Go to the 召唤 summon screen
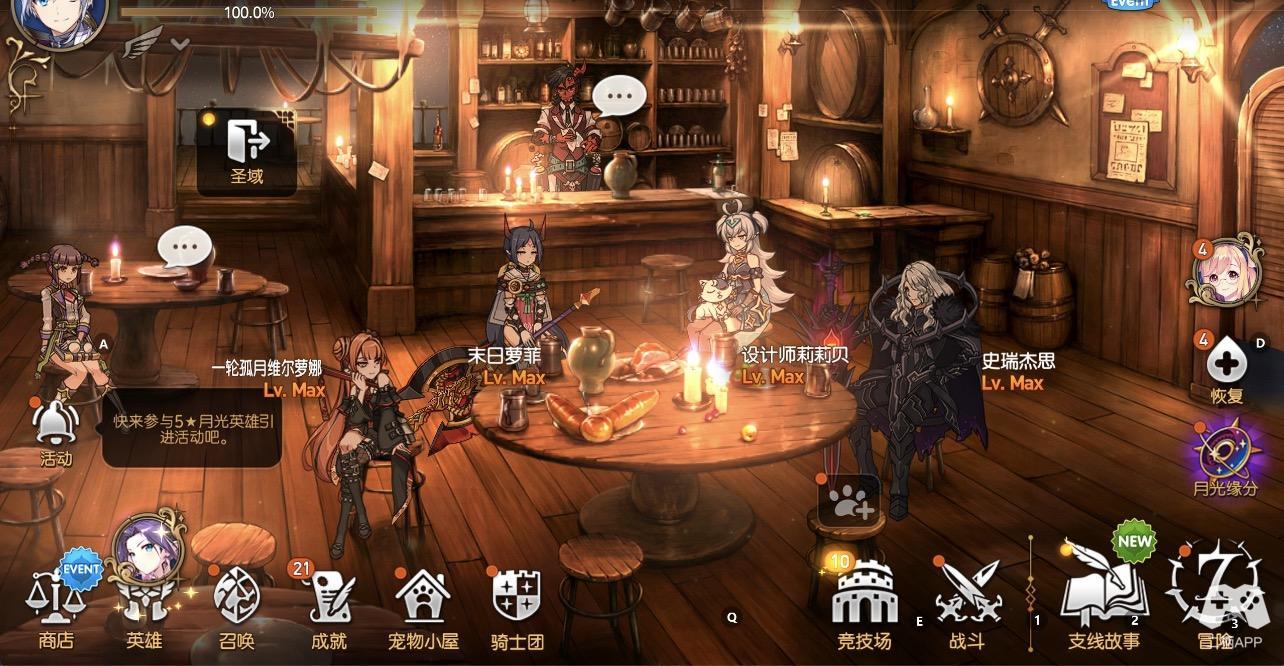The image size is (1284, 666). 237,606
